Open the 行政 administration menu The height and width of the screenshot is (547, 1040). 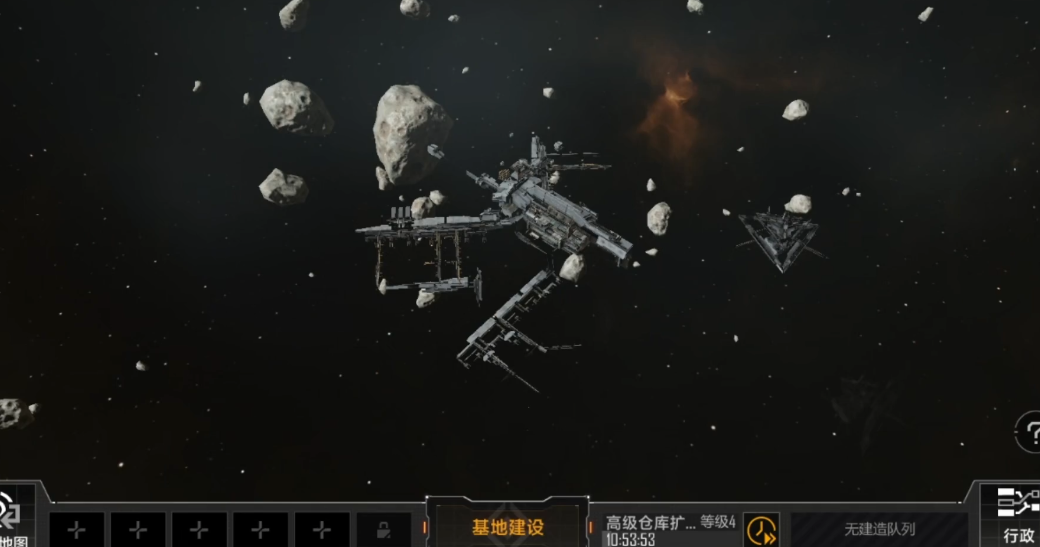point(1017,517)
